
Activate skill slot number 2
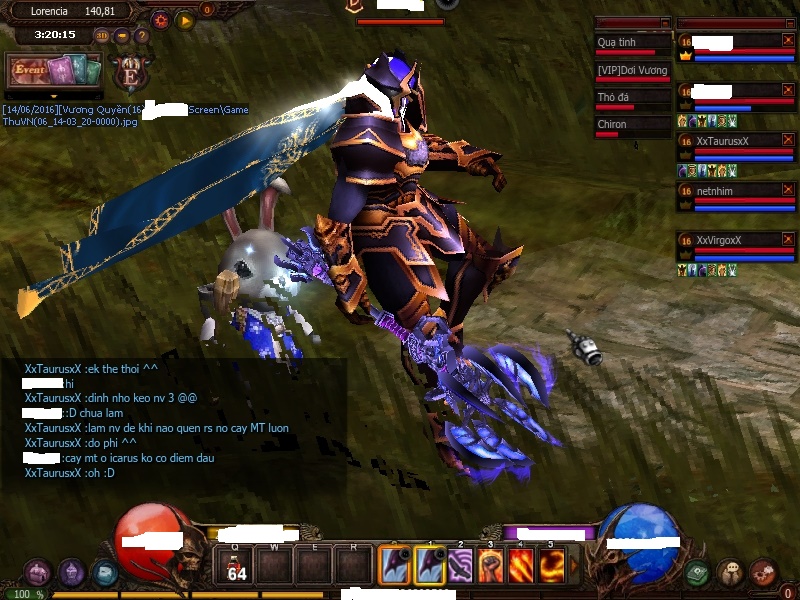(461, 566)
